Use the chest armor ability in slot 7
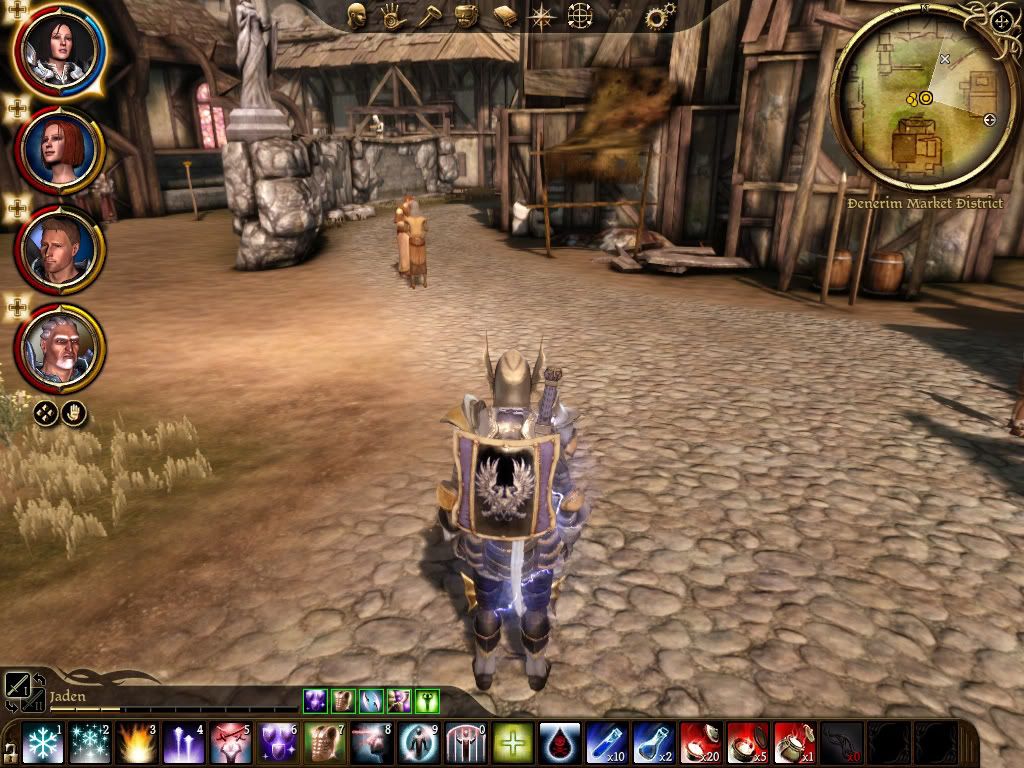The height and width of the screenshot is (768, 1024). [325, 743]
